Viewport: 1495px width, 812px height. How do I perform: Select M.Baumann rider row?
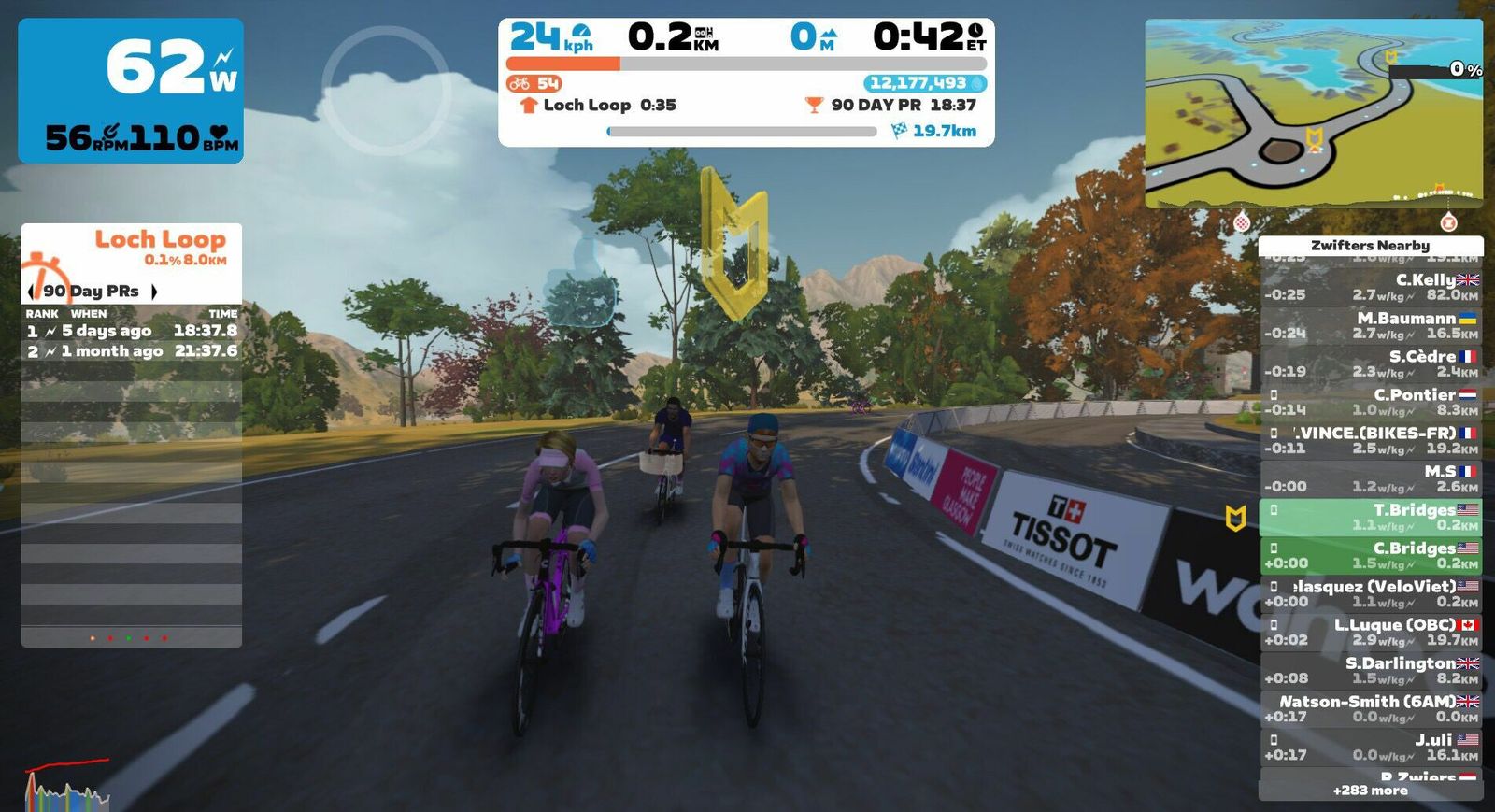(1371, 325)
